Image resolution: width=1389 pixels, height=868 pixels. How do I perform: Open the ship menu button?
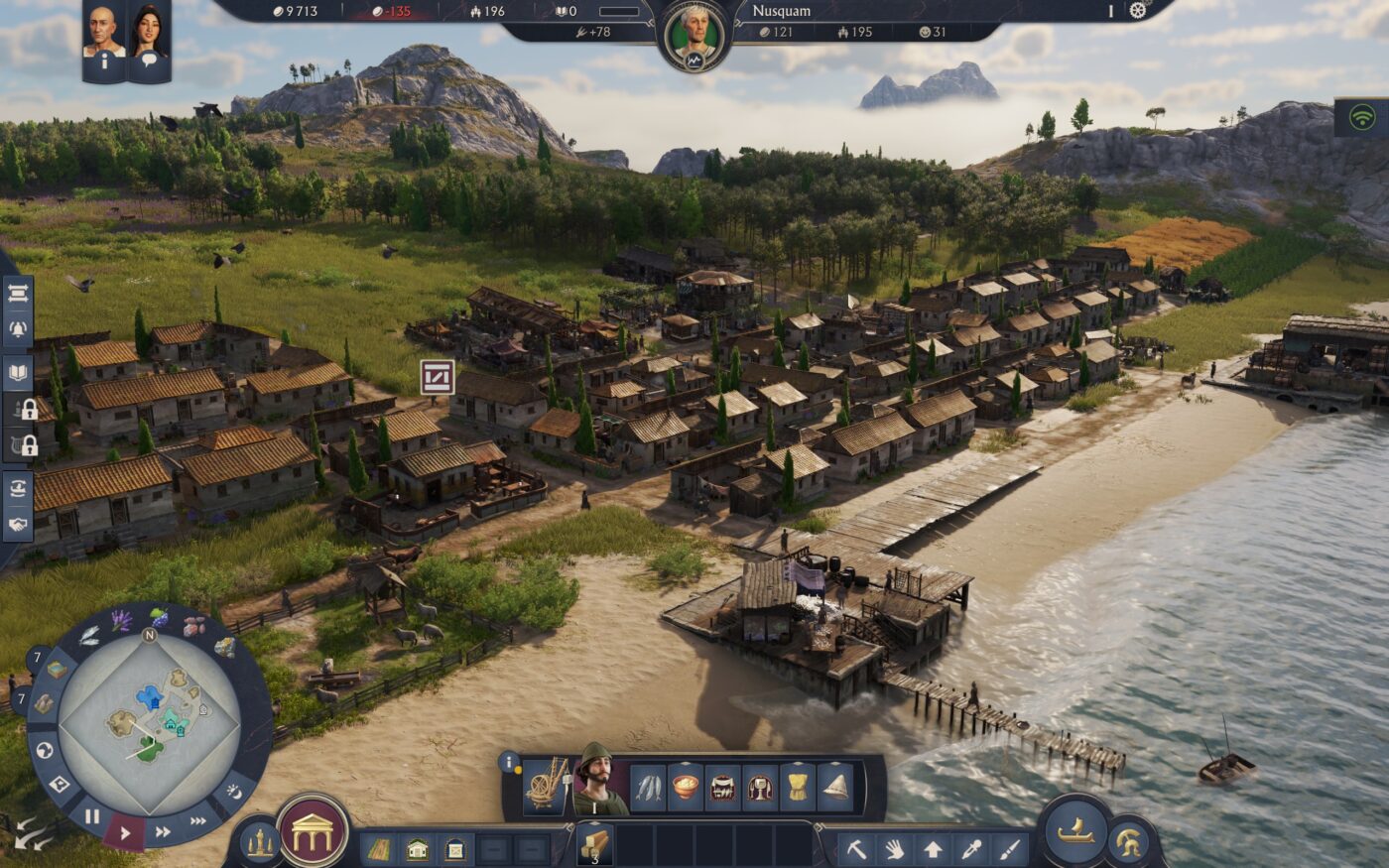coord(1075,831)
